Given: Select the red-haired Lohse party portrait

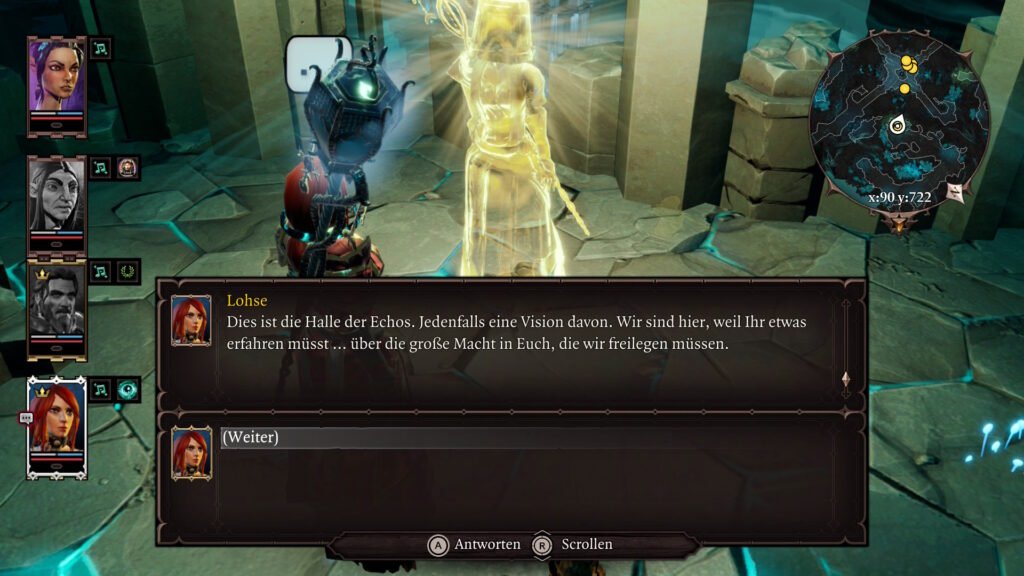Looking at the screenshot, I should click(56, 425).
